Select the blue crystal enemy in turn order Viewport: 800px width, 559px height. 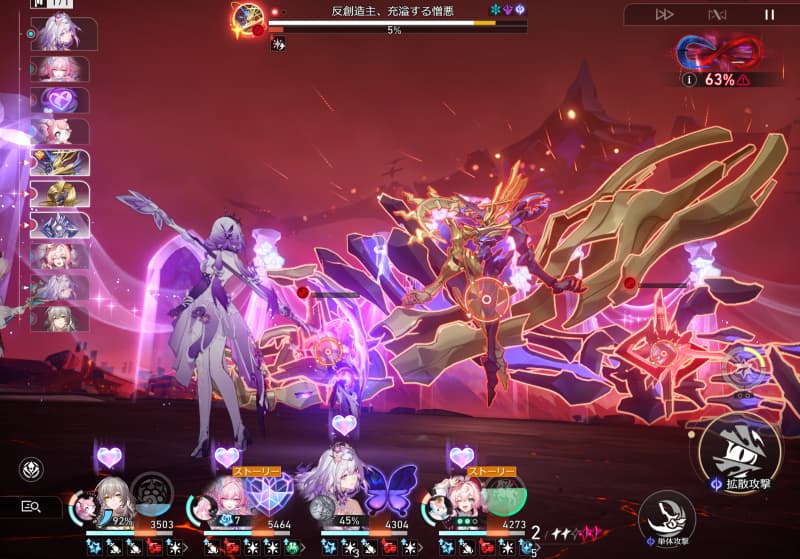click(x=60, y=225)
